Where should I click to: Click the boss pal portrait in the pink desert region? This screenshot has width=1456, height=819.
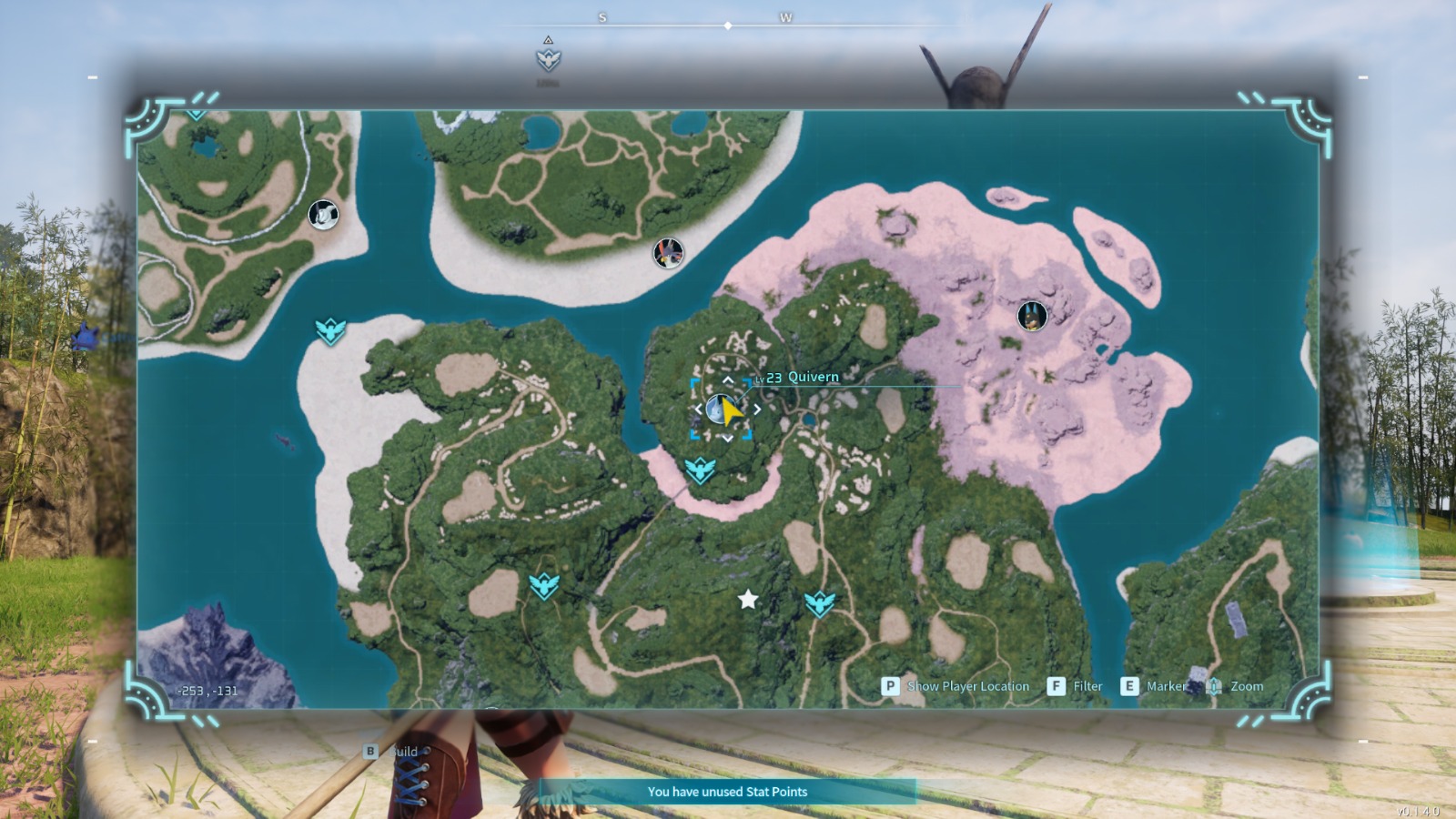[x=1029, y=316]
